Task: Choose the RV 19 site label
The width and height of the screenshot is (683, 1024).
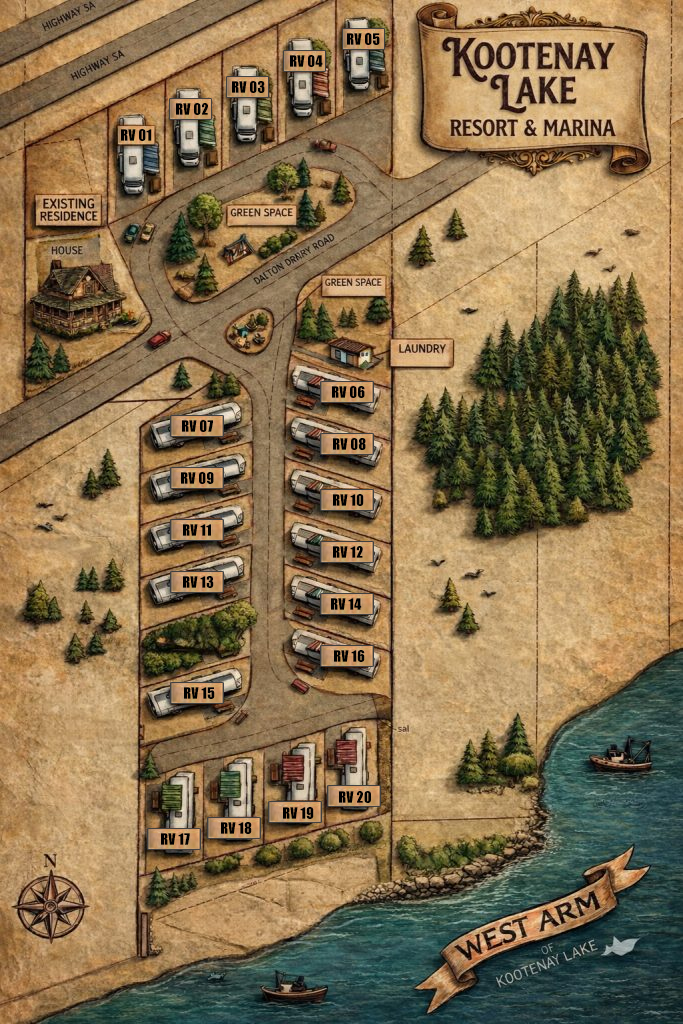Action: click(294, 812)
